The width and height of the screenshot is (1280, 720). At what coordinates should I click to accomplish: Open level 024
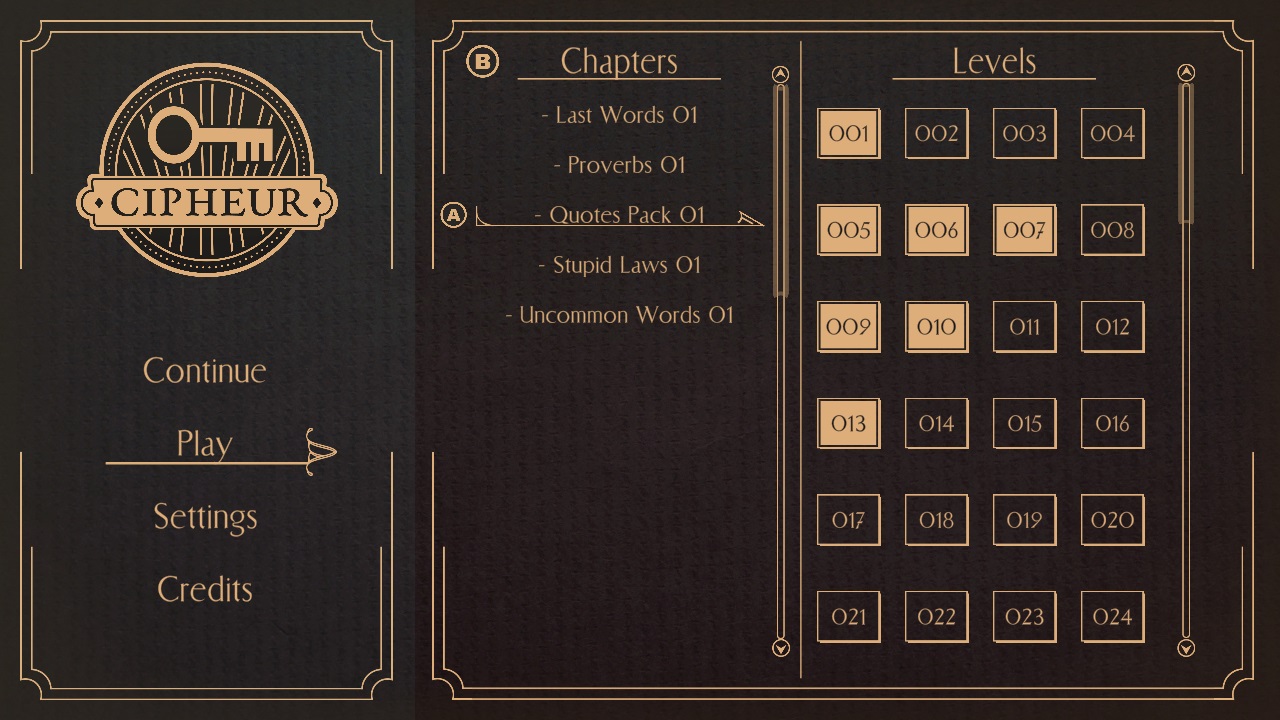coord(1112,616)
